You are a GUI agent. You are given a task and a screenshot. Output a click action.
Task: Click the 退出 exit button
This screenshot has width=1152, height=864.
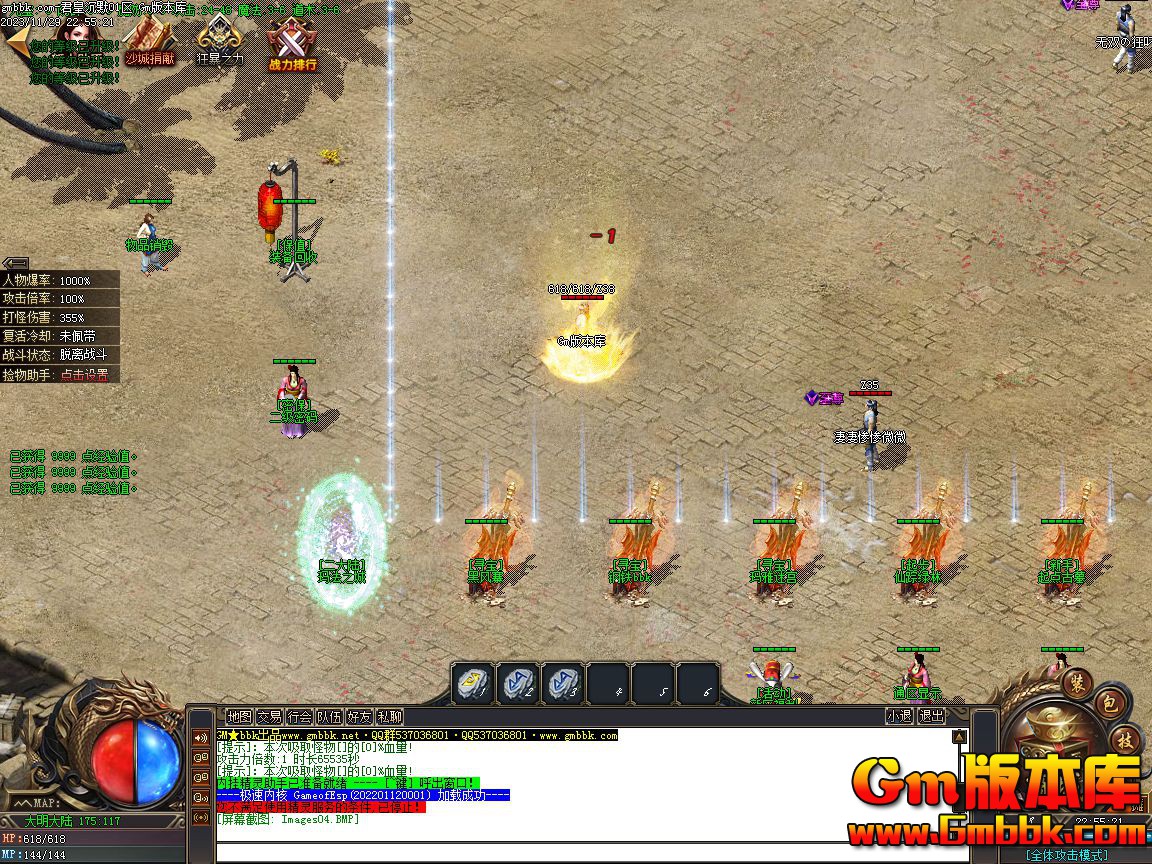tap(931, 716)
